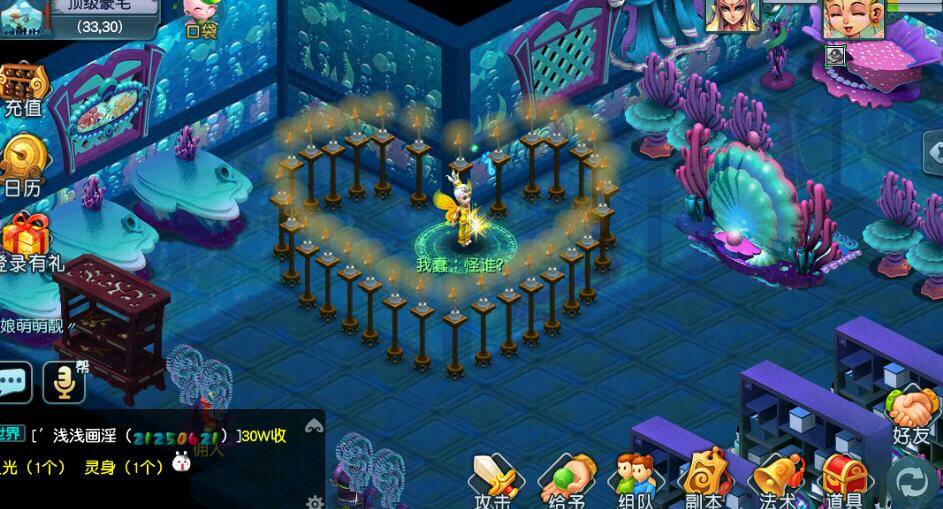Open the 法术 spells bell icon
This screenshot has height=509, width=943.
click(775, 480)
